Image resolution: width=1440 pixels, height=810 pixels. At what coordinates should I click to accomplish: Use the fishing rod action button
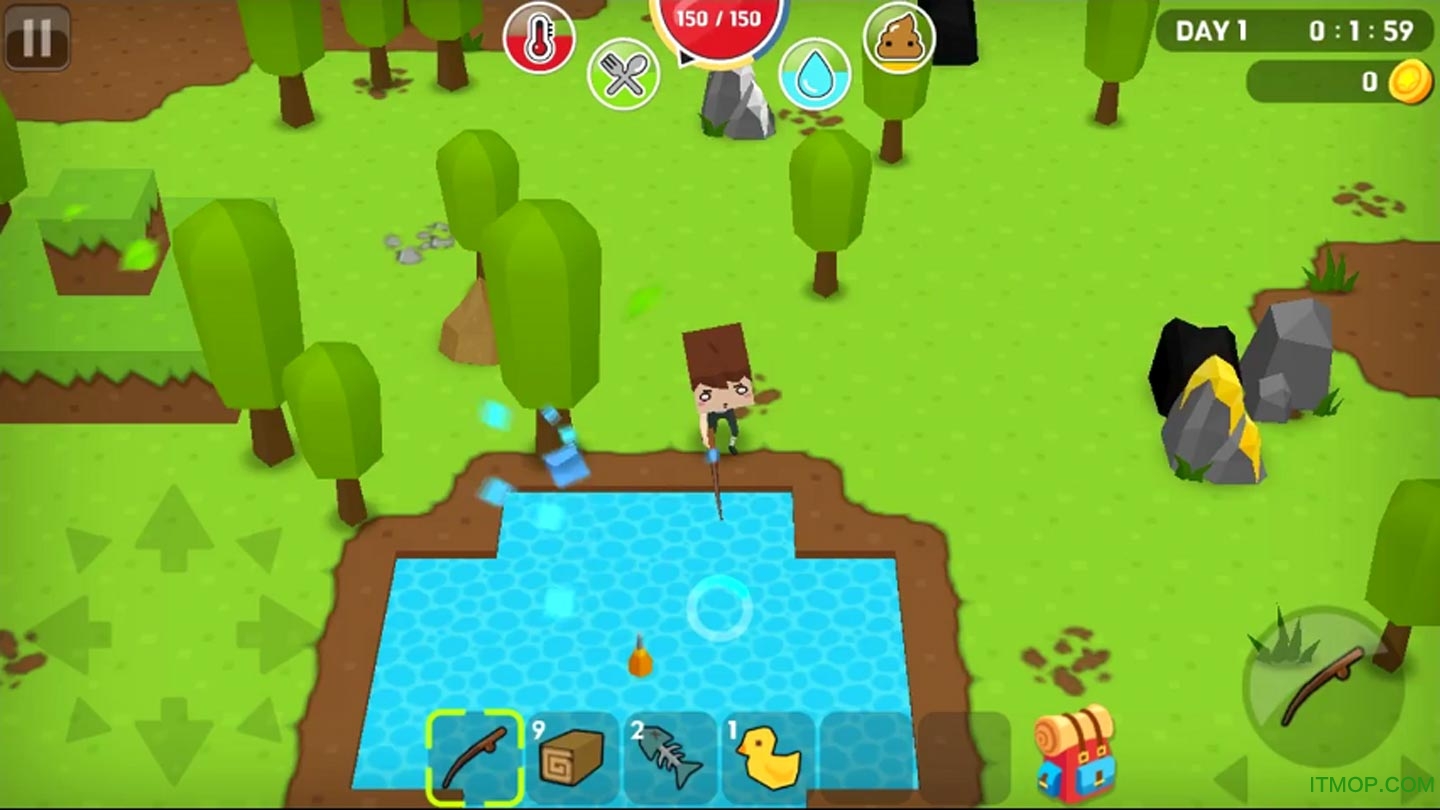click(1322, 686)
